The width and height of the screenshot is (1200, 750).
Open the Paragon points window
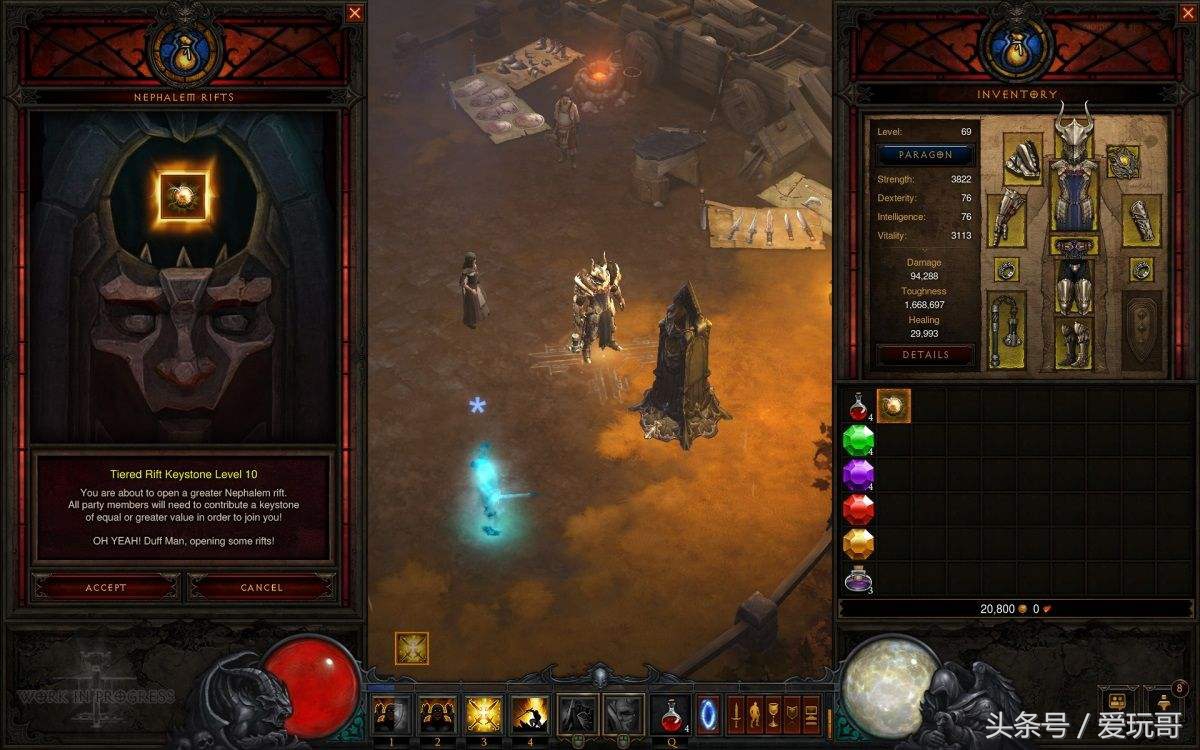(925, 155)
